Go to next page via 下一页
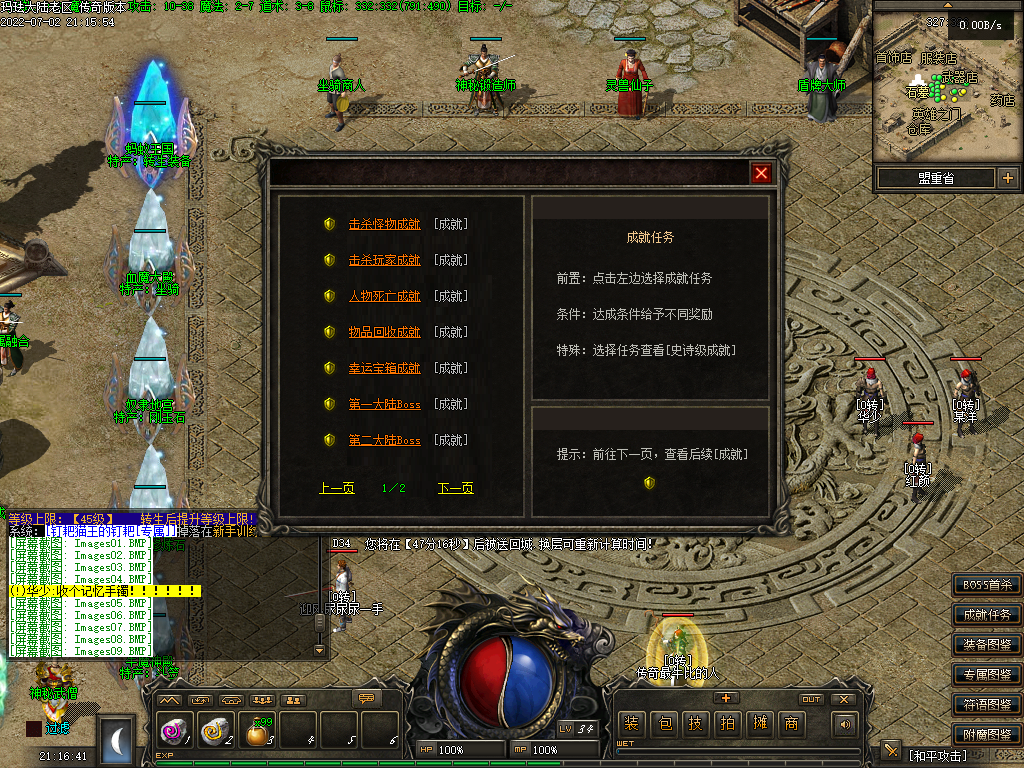The image size is (1024, 768). tap(455, 488)
